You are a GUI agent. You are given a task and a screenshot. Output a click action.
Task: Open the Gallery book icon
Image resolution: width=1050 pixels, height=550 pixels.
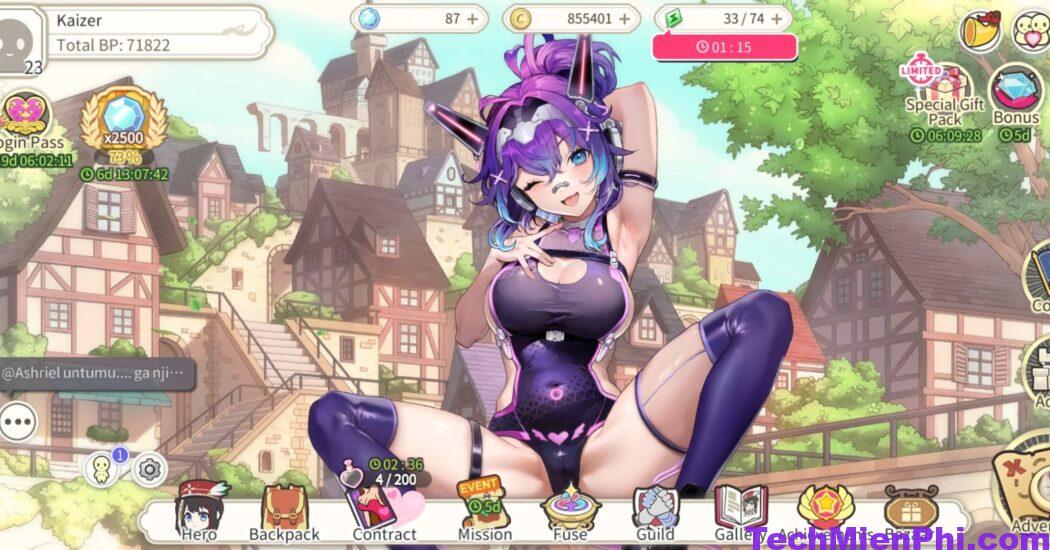pos(739,508)
